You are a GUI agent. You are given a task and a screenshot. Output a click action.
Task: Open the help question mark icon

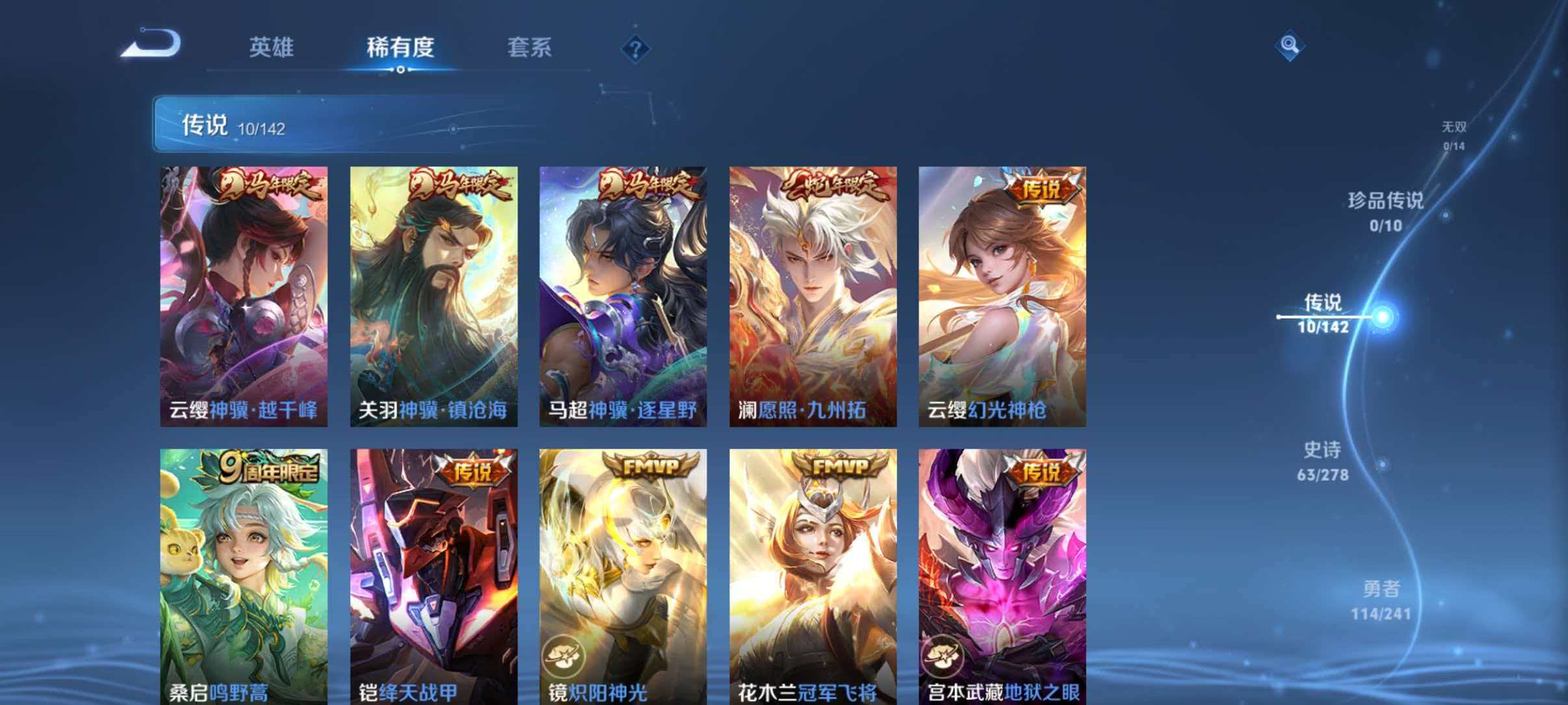click(638, 49)
